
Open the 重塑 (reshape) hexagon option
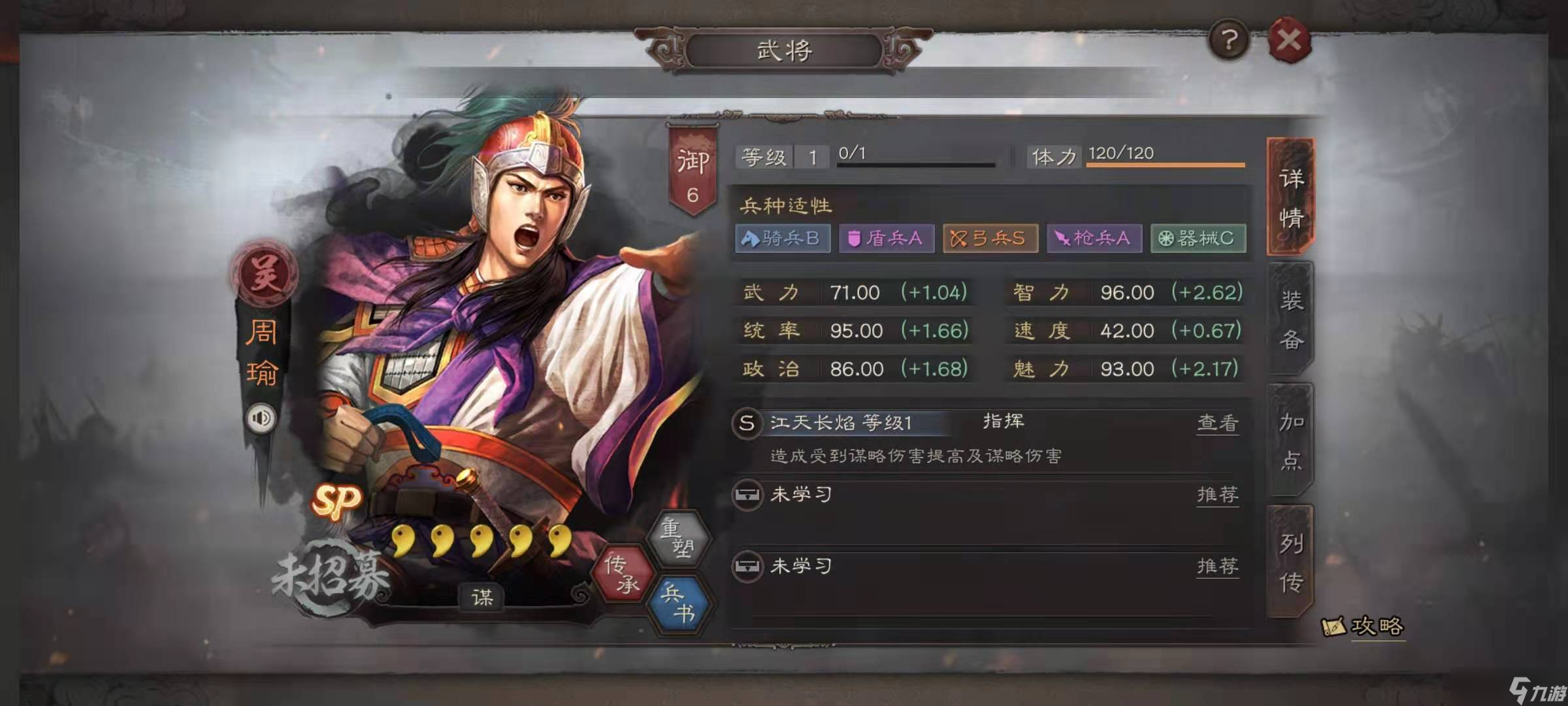tap(679, 536)
